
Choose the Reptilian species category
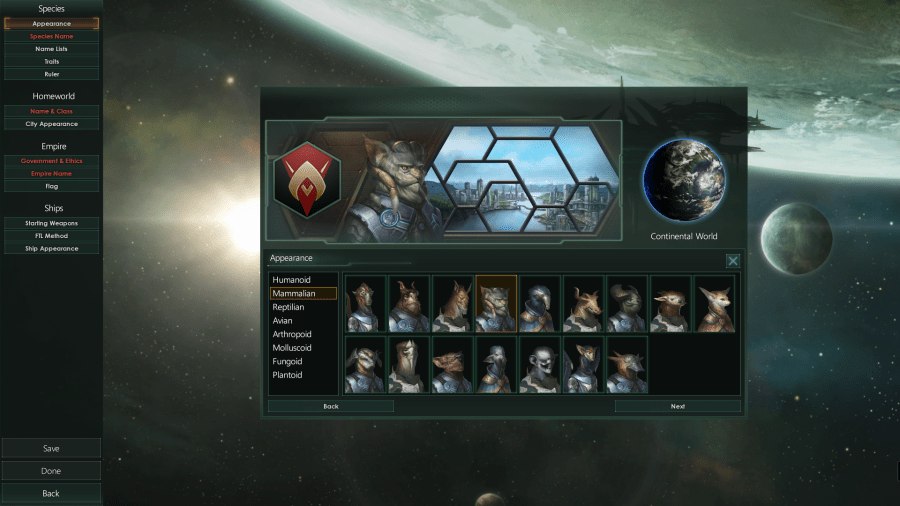[288, 307]
